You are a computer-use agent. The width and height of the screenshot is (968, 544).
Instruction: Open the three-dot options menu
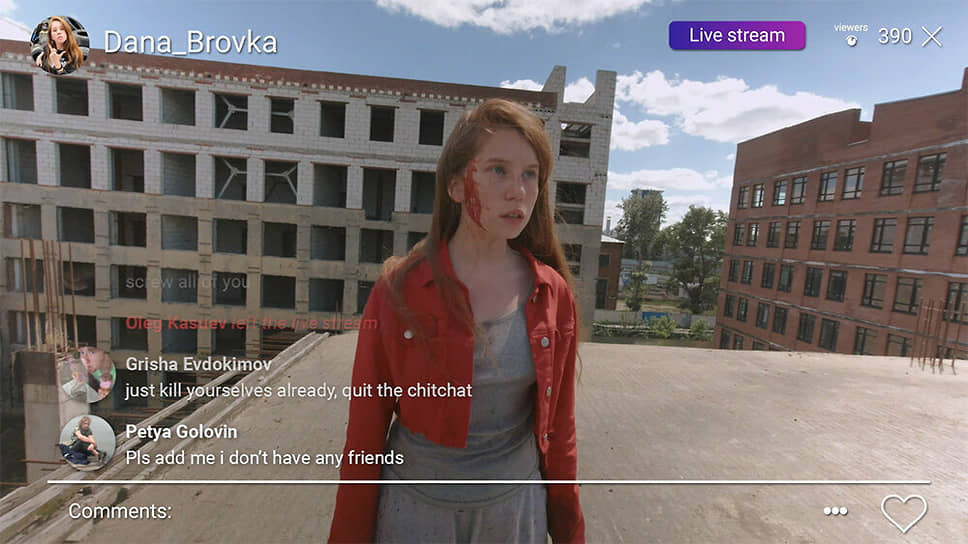tap(835, 511)
